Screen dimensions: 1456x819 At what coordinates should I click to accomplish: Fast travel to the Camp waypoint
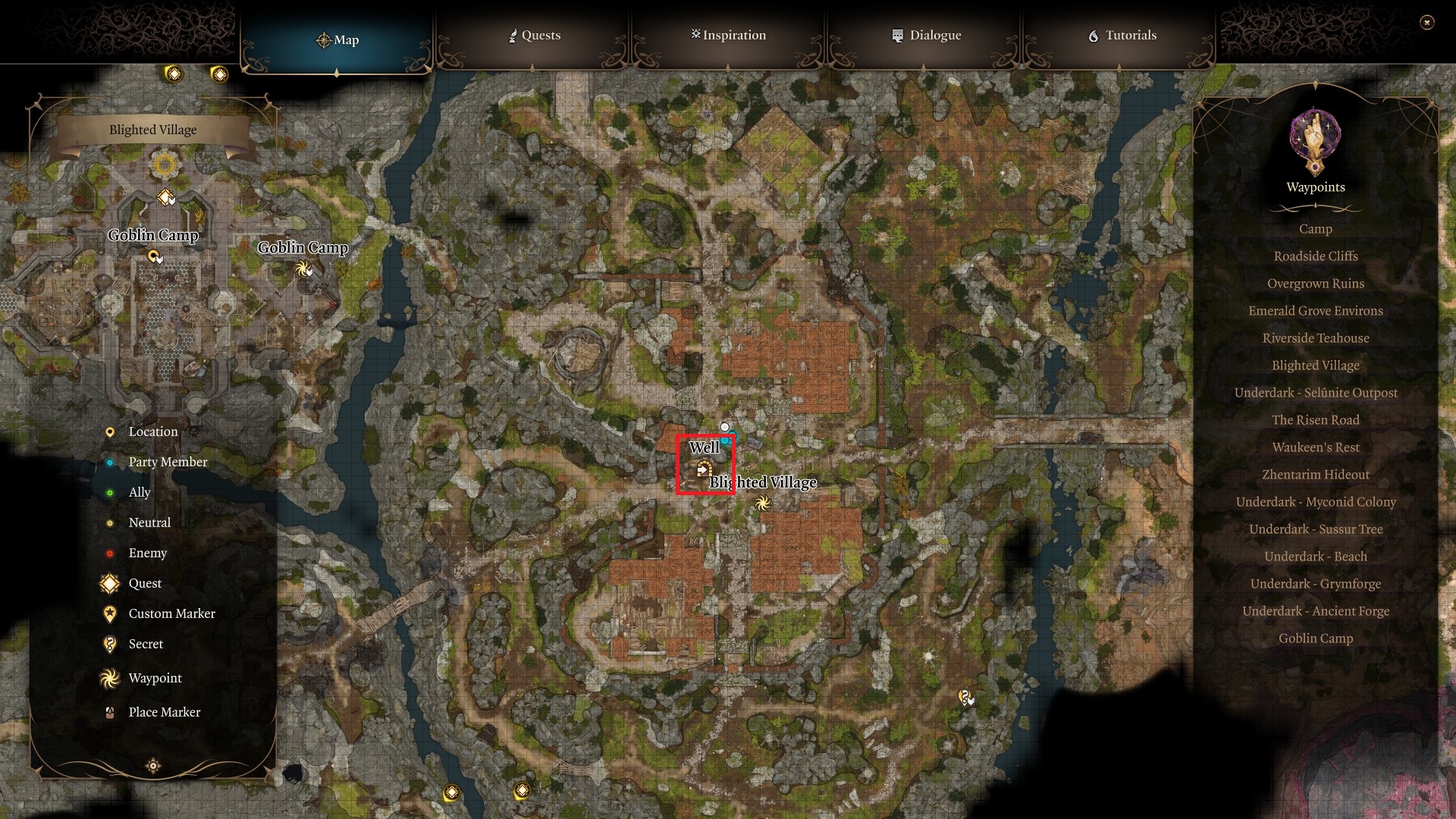coord(1314,229)
